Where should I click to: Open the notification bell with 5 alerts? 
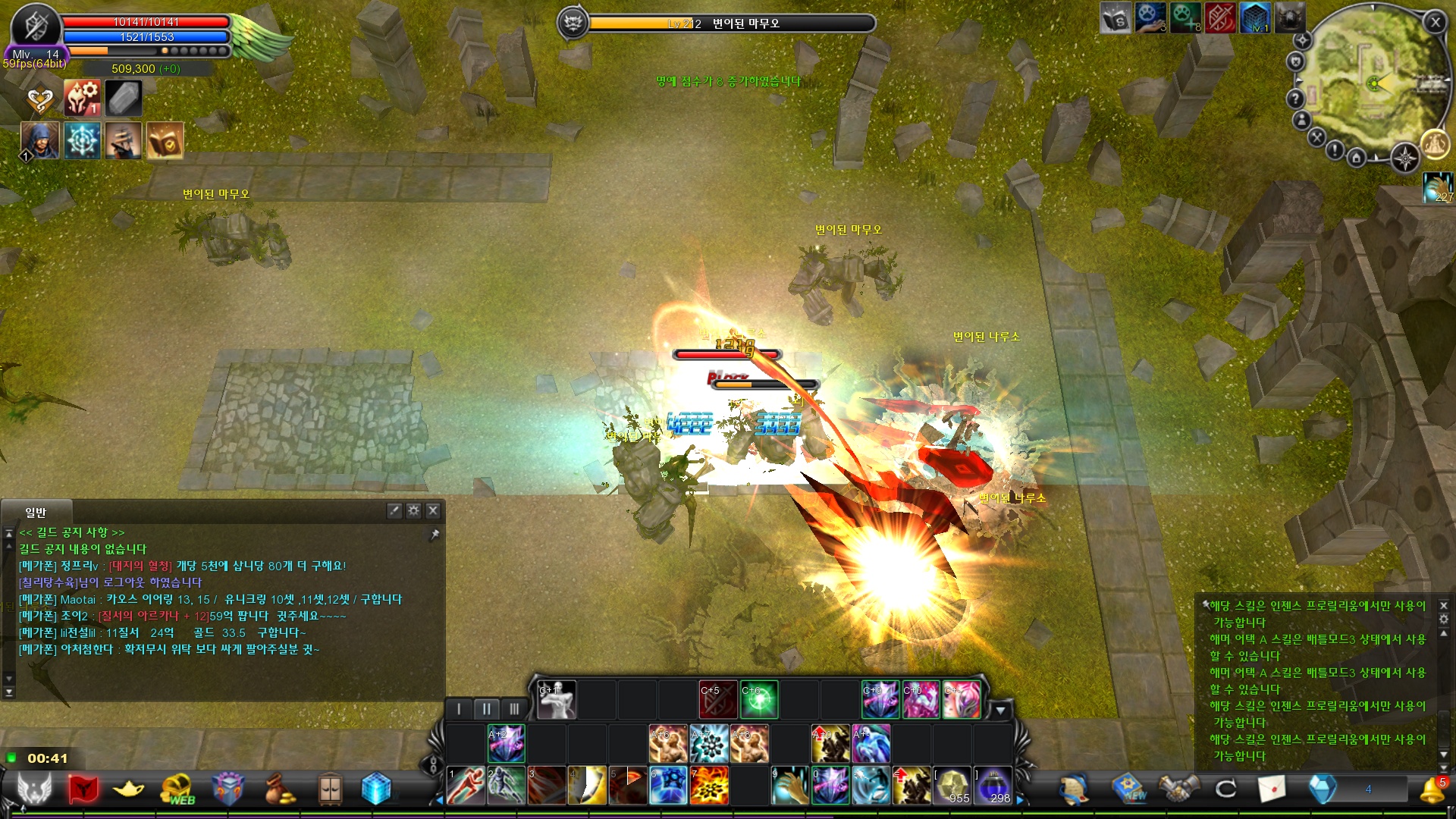click(x=1432, y=789)
